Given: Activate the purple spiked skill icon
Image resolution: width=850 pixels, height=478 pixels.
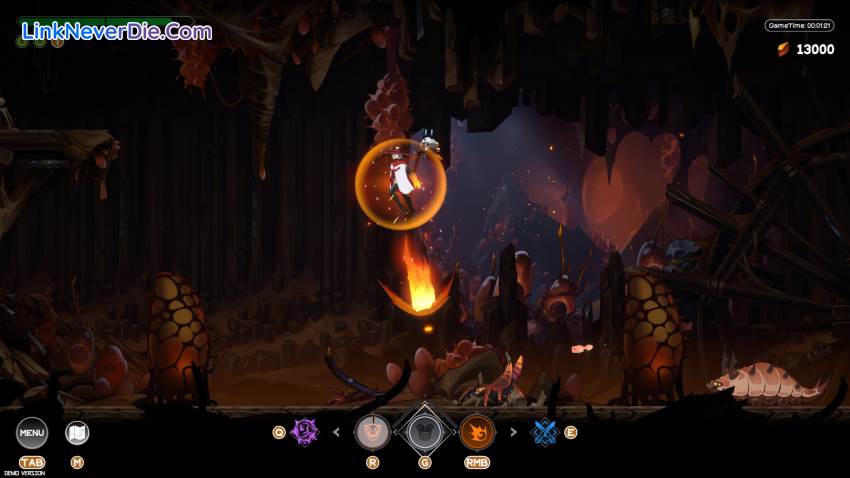Looking at the screenshot, I should 305,433.
